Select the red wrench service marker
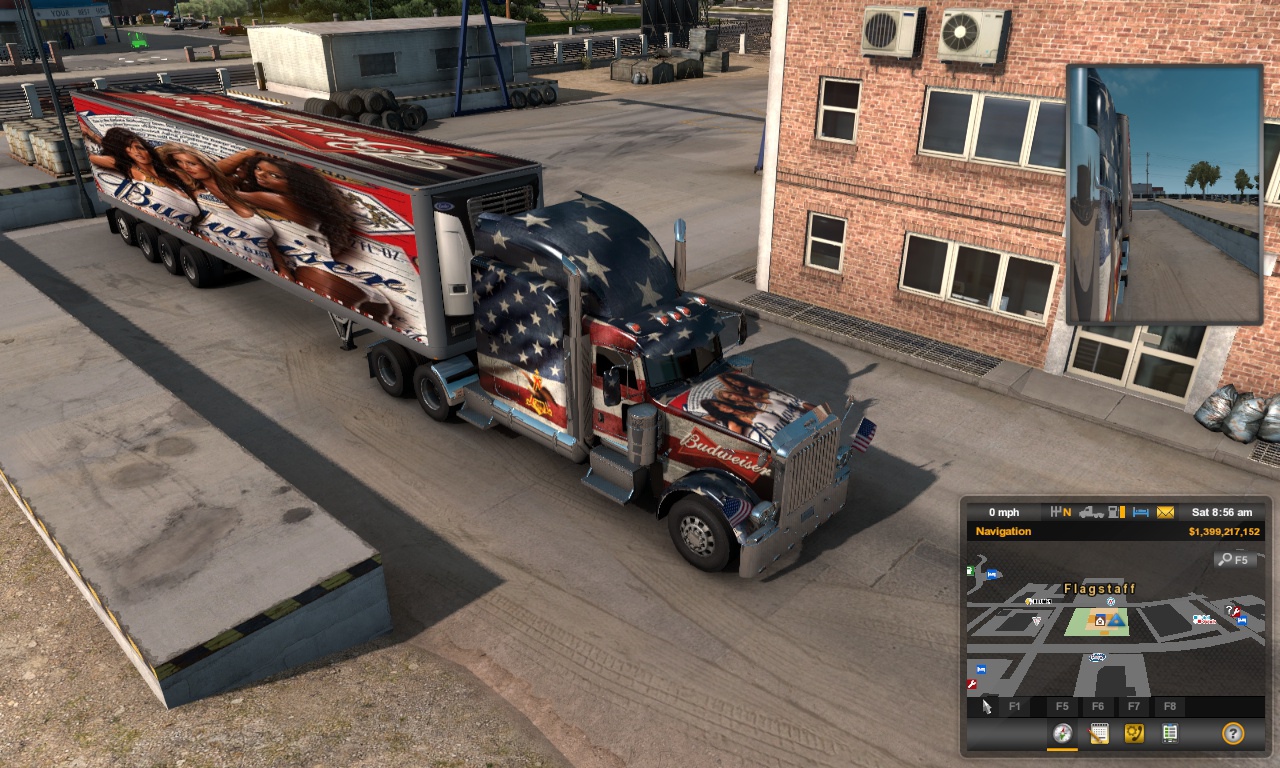This screenshot has height=768, width=1280. pos(971,684)
